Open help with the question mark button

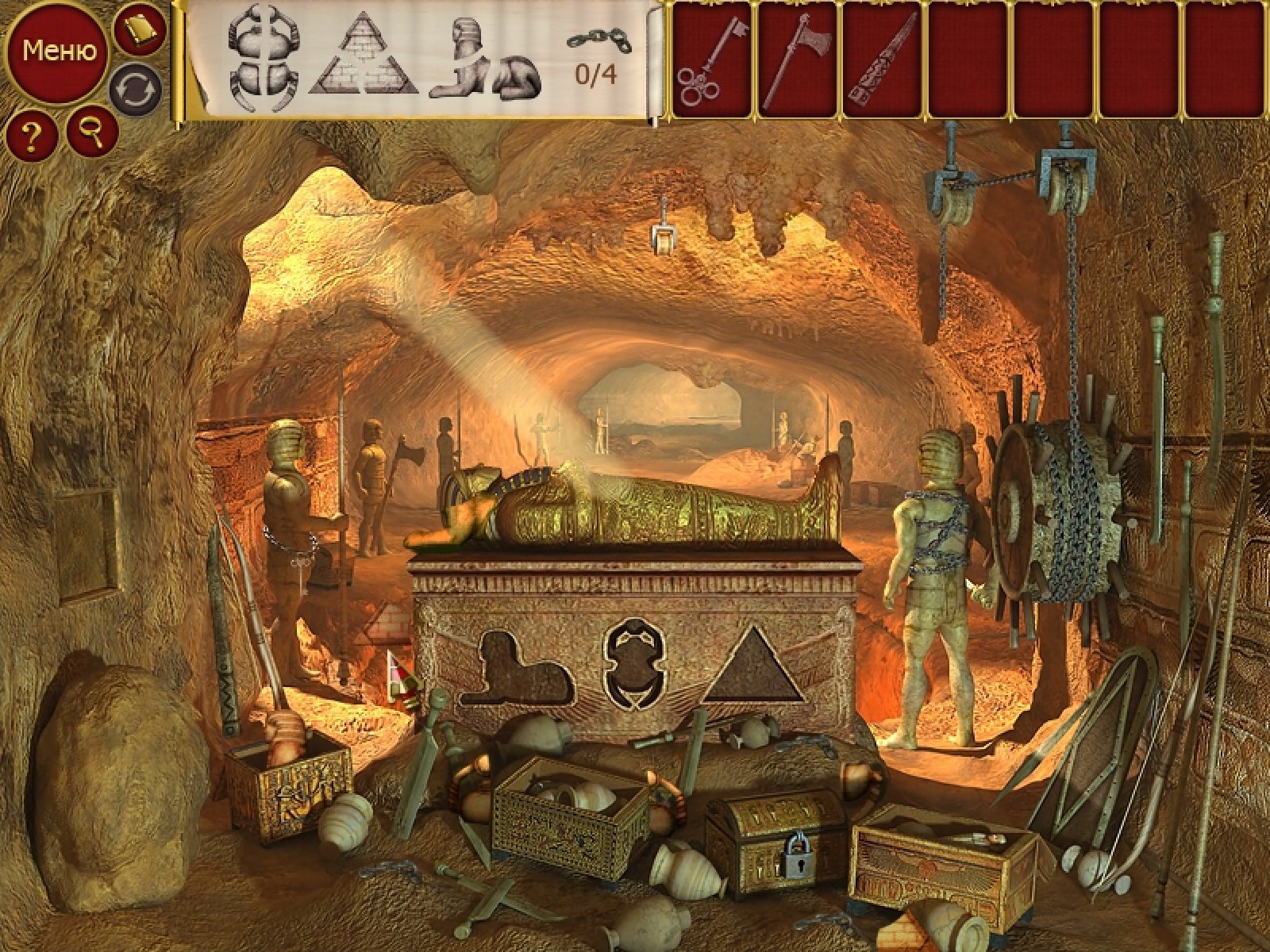[32, 136]
